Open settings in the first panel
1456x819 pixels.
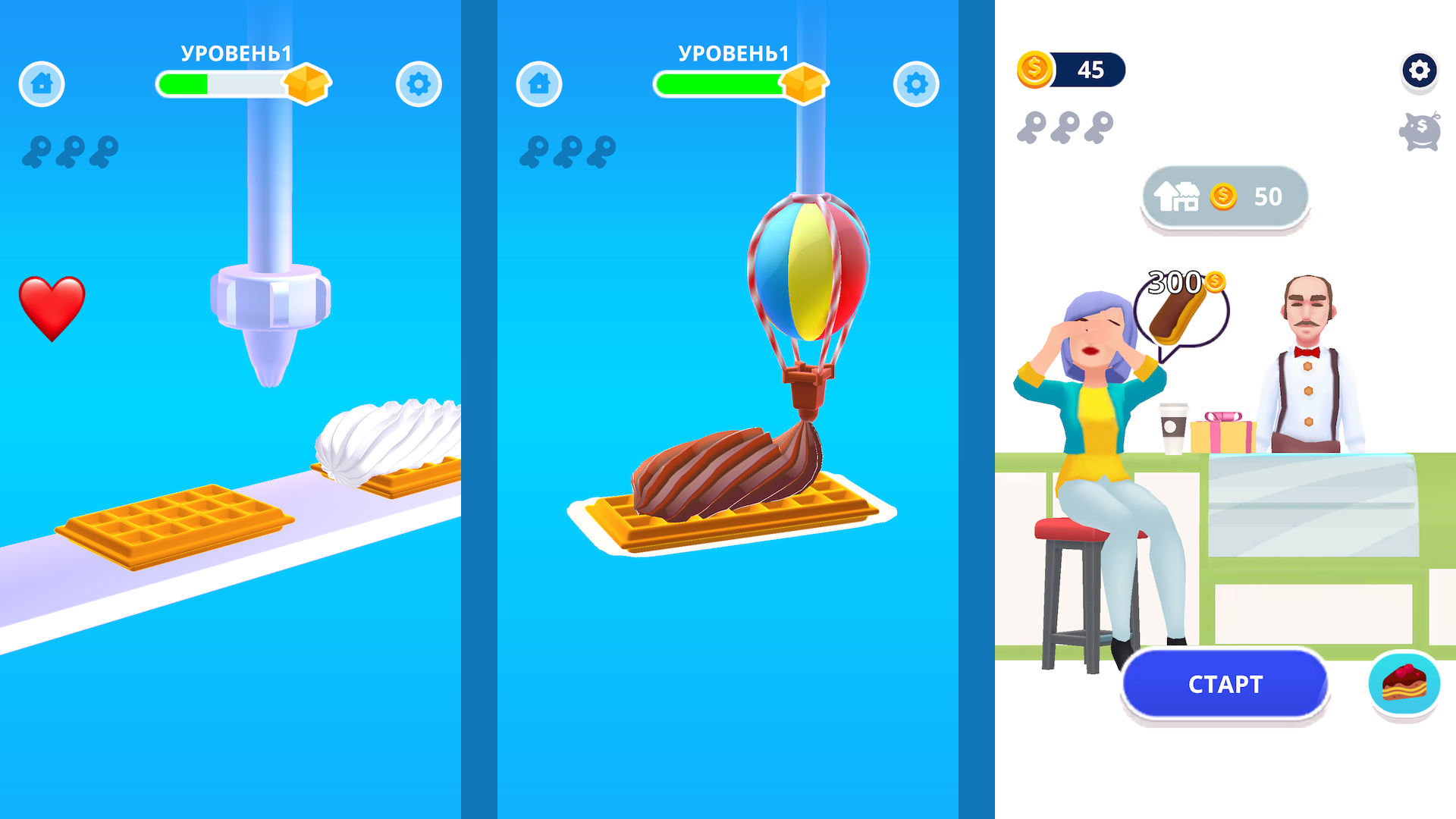(x=419, y=84)
